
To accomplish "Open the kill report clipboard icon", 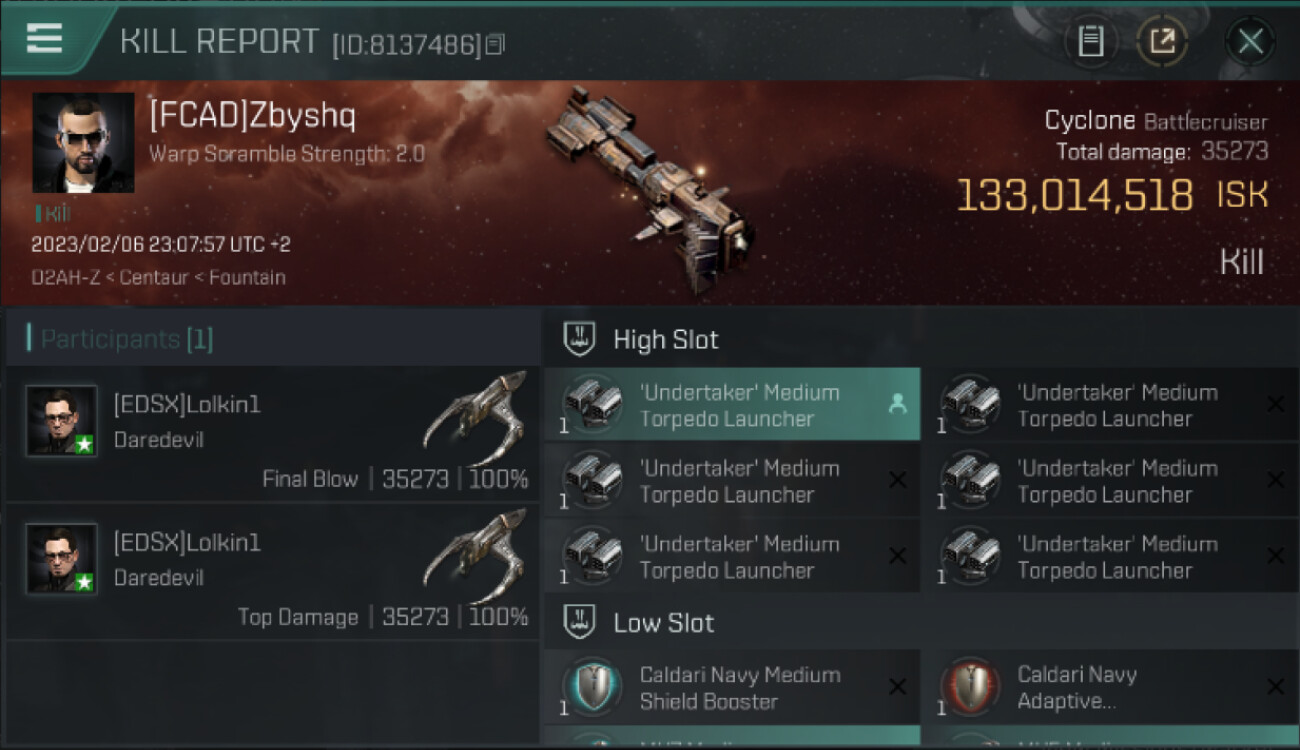I will tap(1090, 41).
